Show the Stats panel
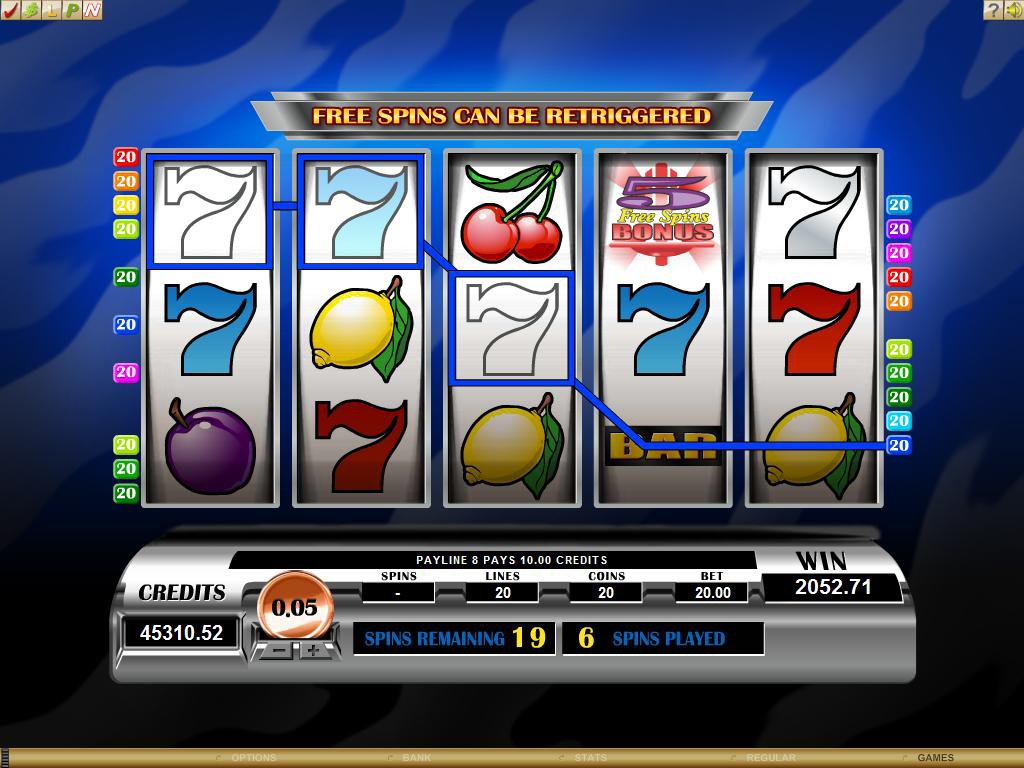1024x768 pixels. click(x=590, y=758)
